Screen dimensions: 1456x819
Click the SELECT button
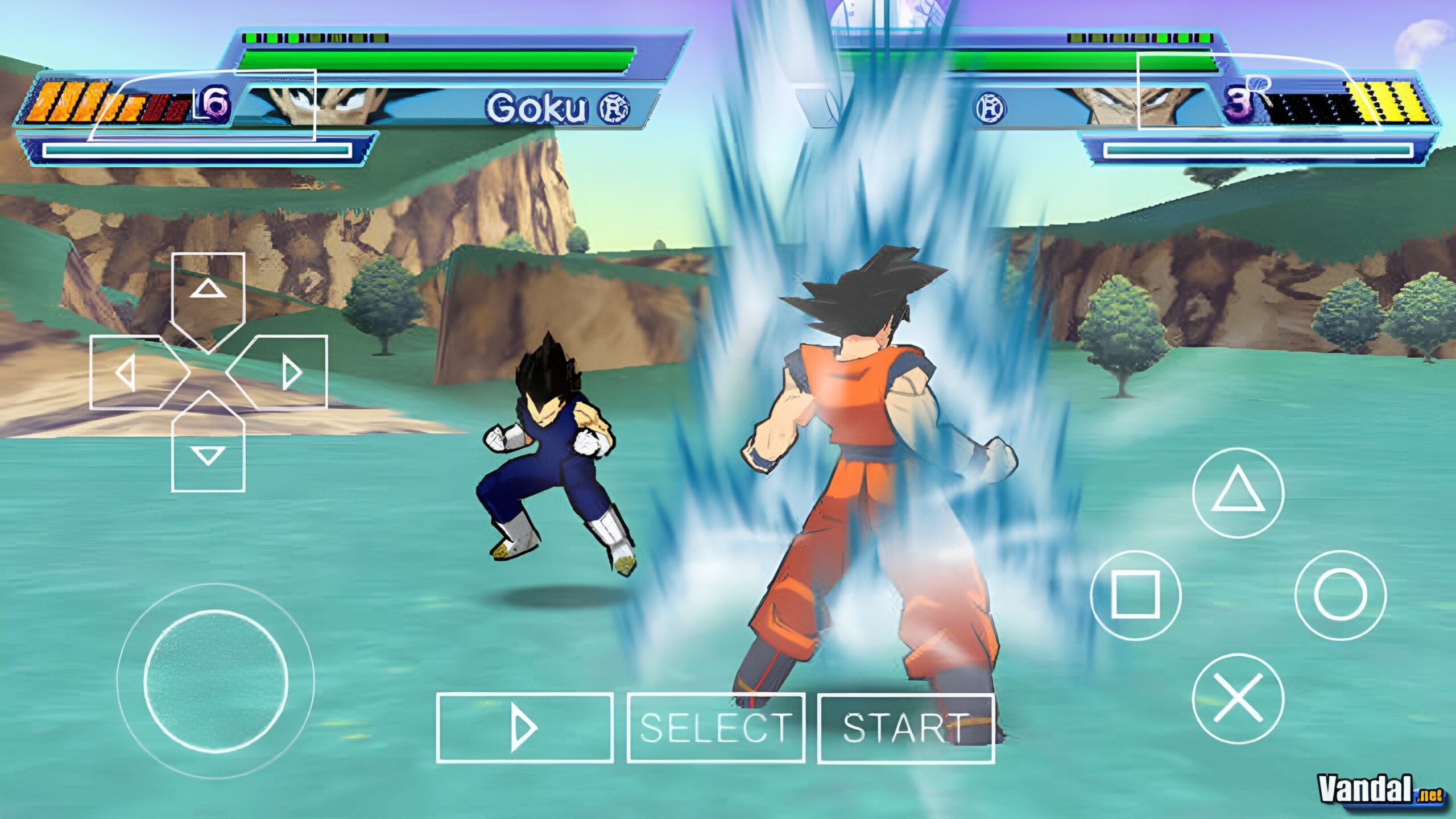point(715,727)
